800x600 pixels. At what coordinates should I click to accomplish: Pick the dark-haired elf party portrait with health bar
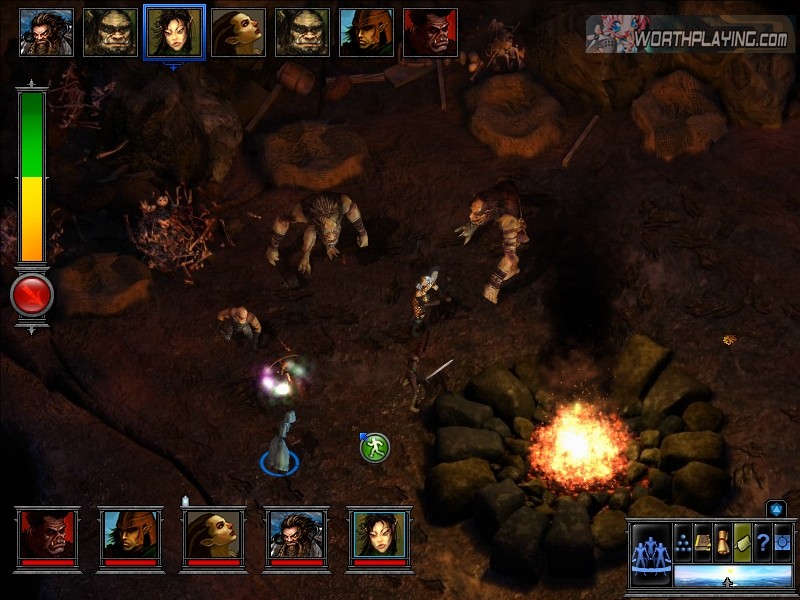(380, 537)
